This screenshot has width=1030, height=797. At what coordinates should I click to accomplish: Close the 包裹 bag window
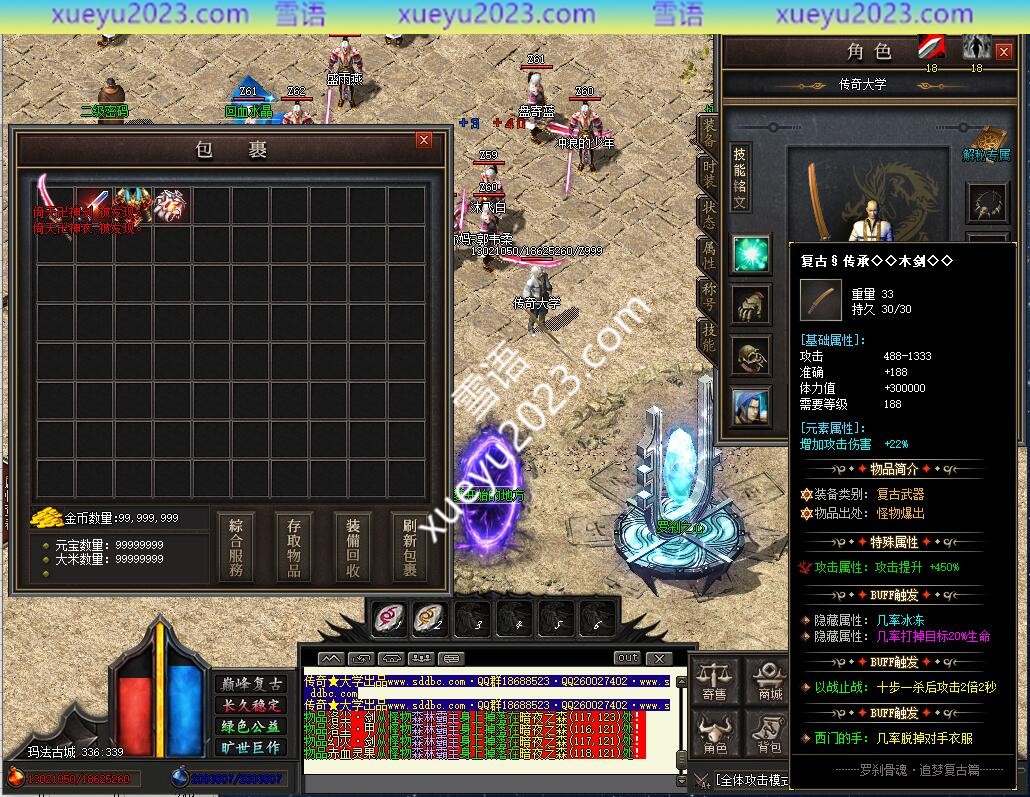click(424, 140)
